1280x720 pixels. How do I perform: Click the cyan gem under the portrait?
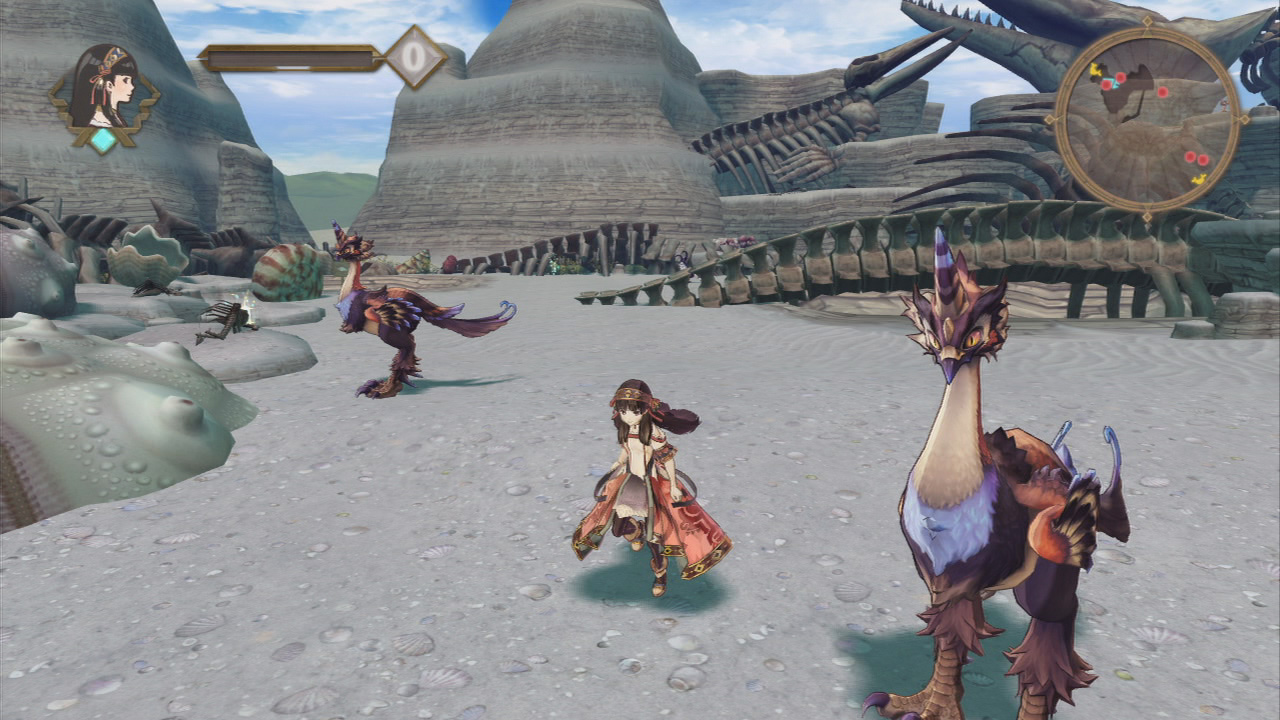point(103,140)
